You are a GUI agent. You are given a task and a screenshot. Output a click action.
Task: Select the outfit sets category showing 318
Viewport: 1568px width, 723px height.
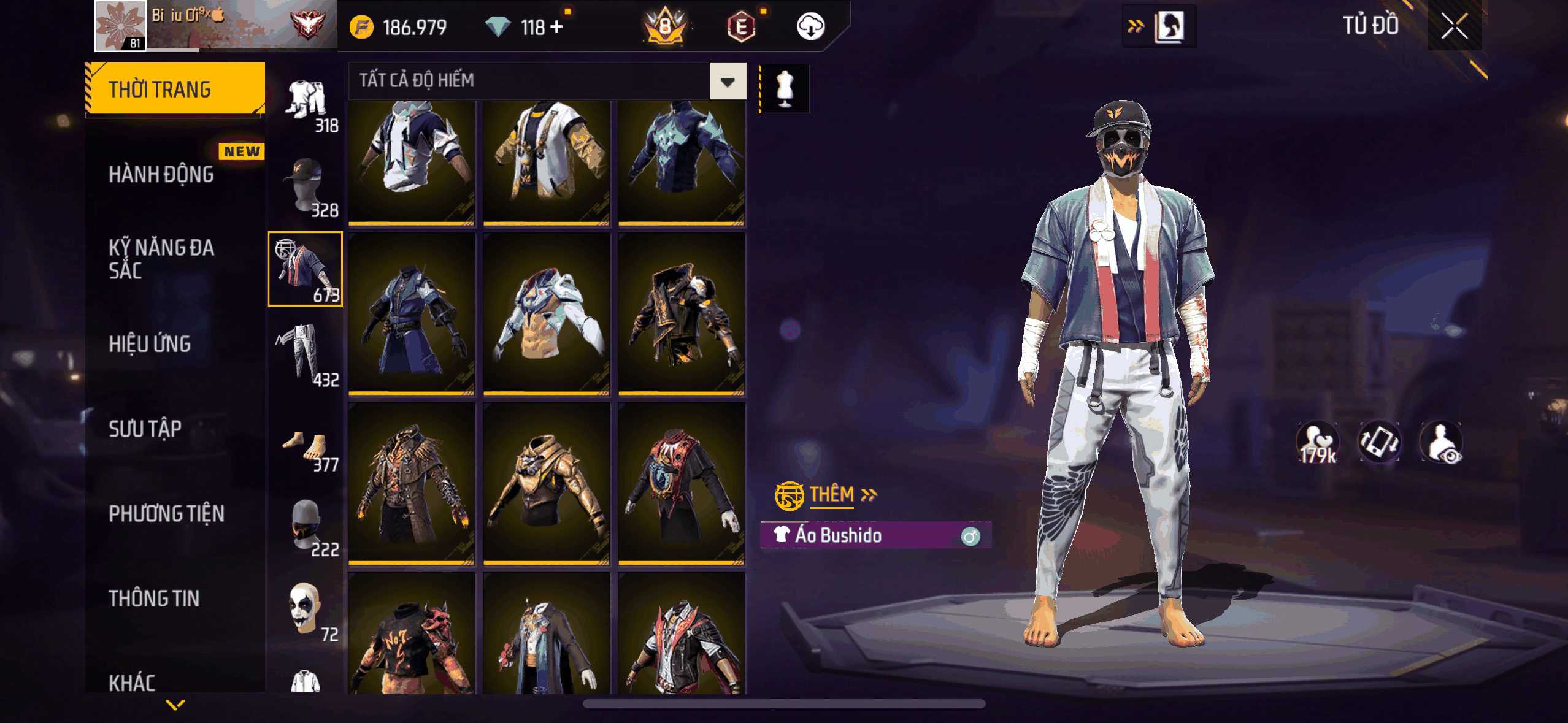pyautogui.click(x=306, y=101)
